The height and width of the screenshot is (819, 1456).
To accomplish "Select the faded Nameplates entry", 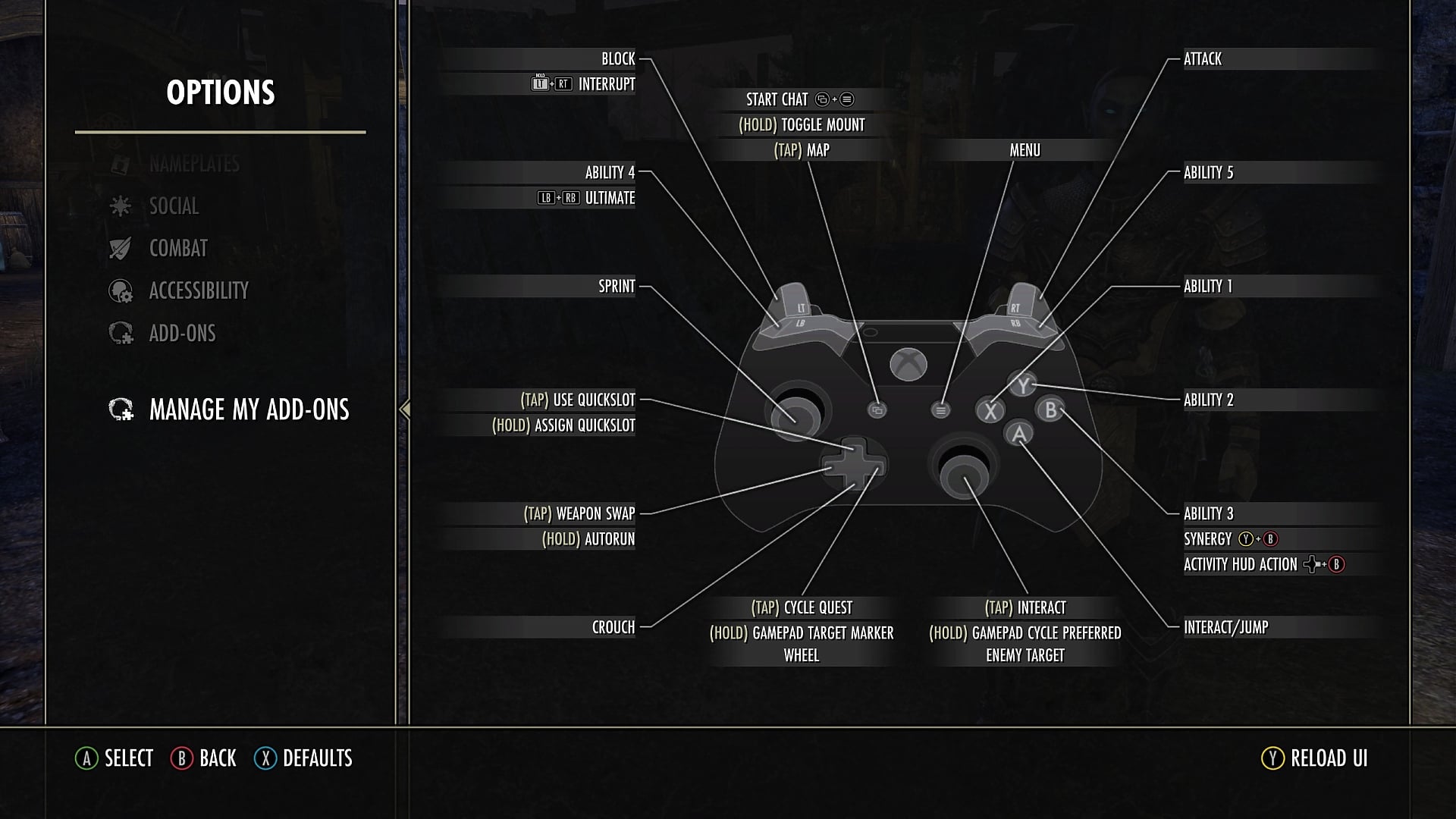I will click(x=194, y=164).
